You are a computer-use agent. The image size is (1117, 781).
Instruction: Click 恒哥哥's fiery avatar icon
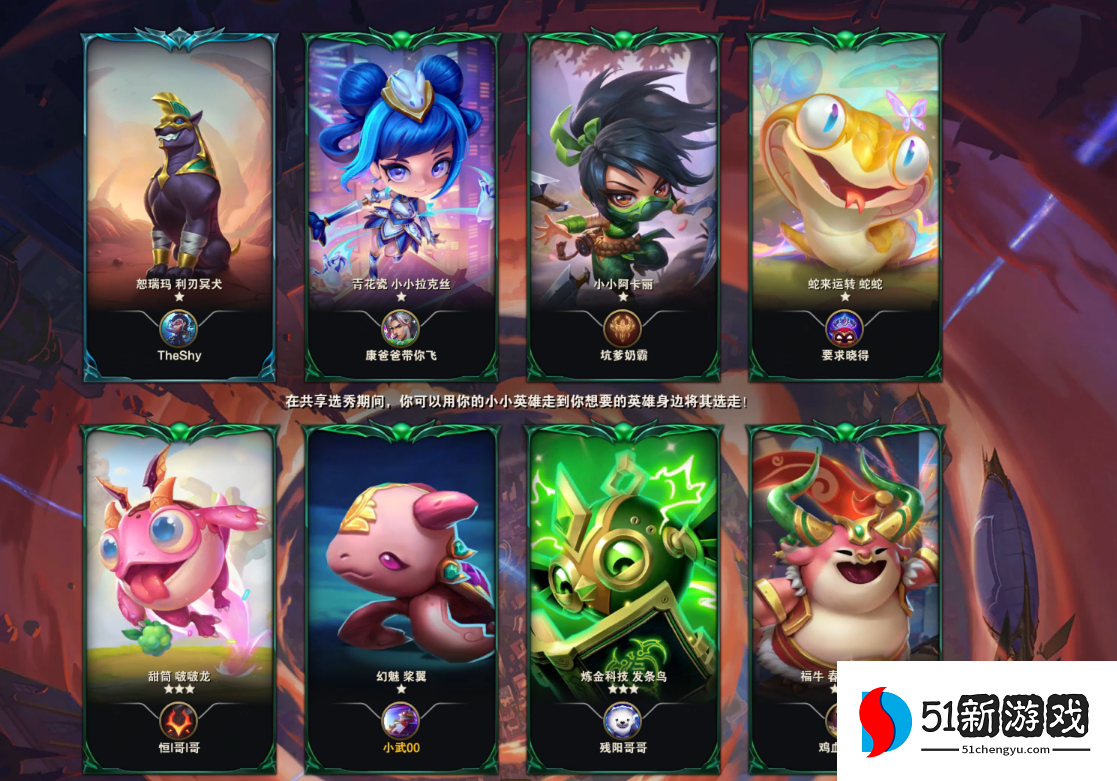[179, 720]
